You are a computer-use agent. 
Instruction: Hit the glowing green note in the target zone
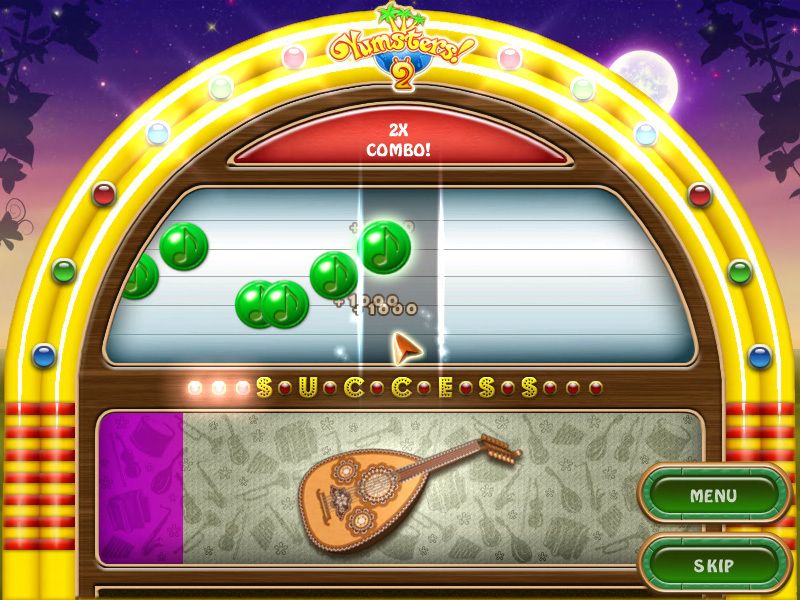click(x=385, y=247)
